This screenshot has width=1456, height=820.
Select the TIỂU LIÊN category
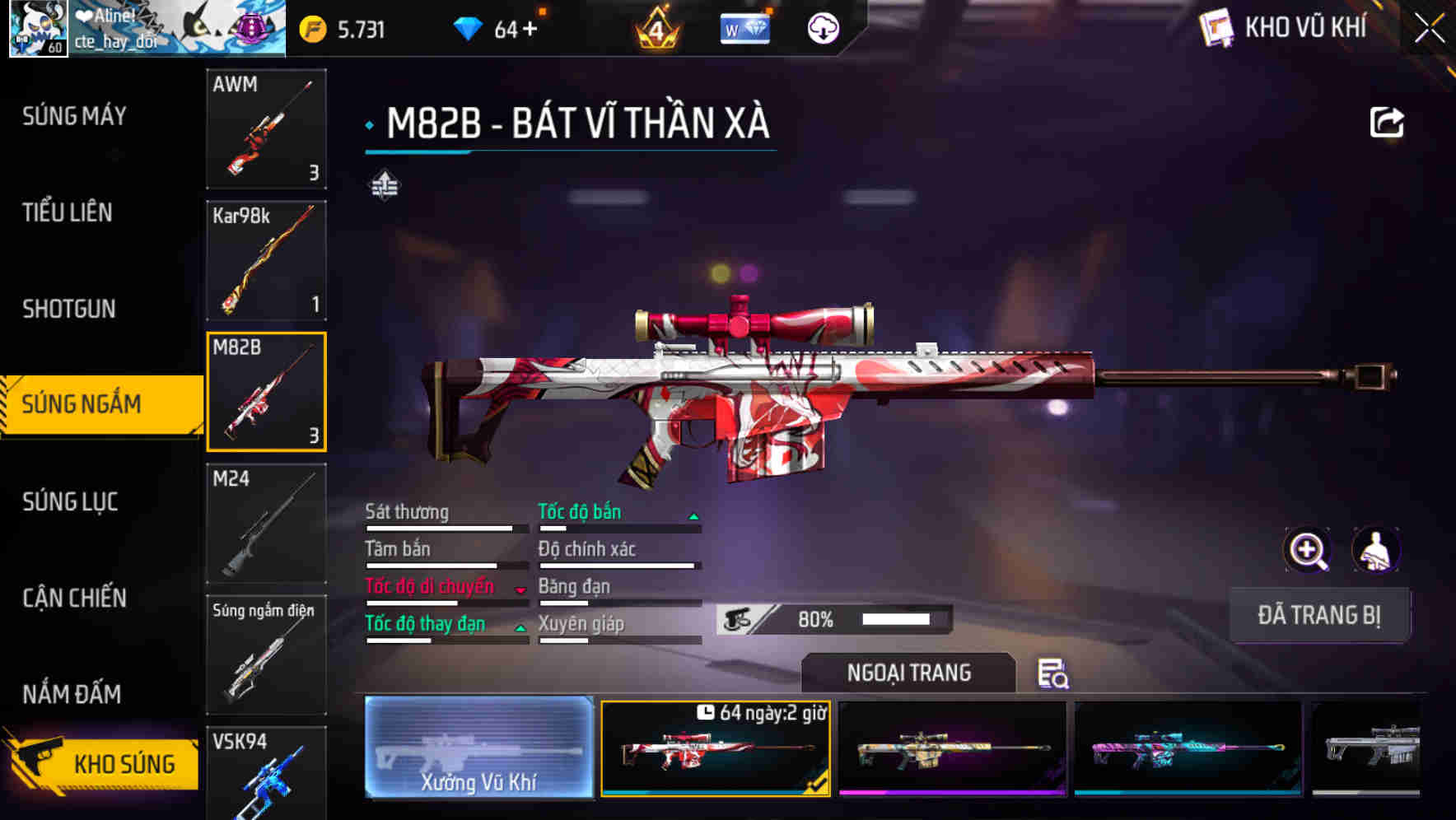(68, 212)
